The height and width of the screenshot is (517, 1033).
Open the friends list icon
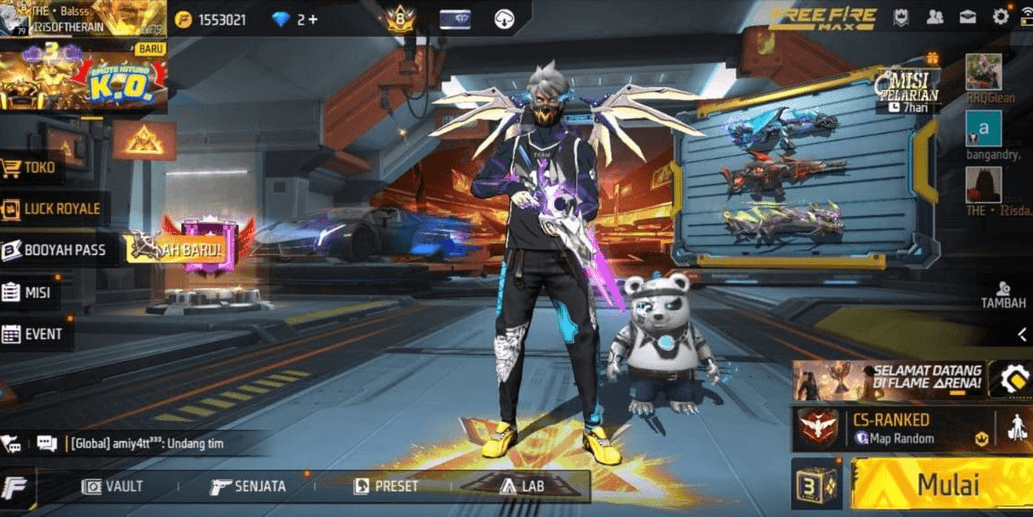934,17
